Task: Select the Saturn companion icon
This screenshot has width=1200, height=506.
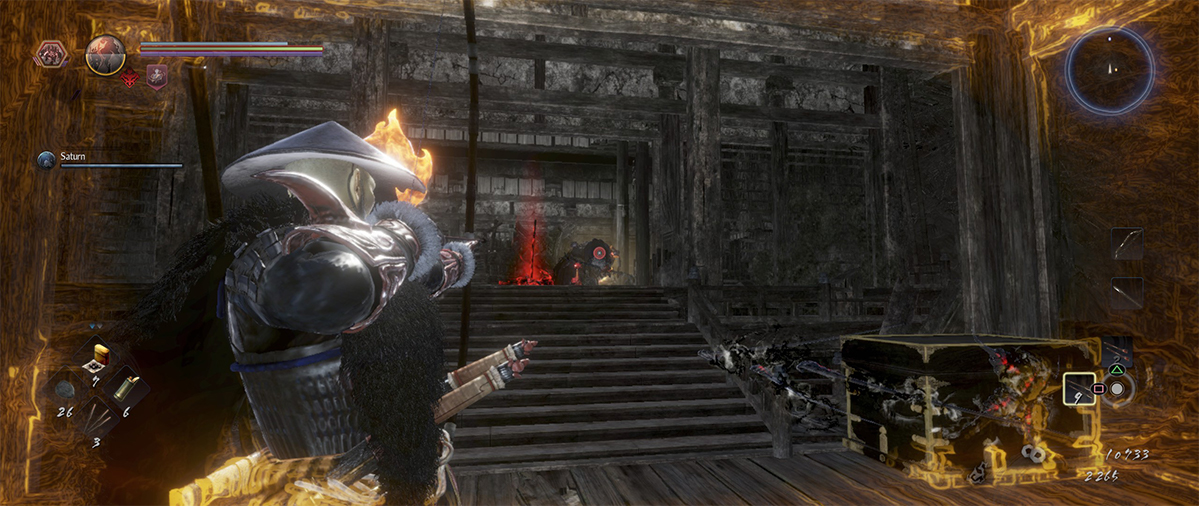Action: click(x=46, y=159)
